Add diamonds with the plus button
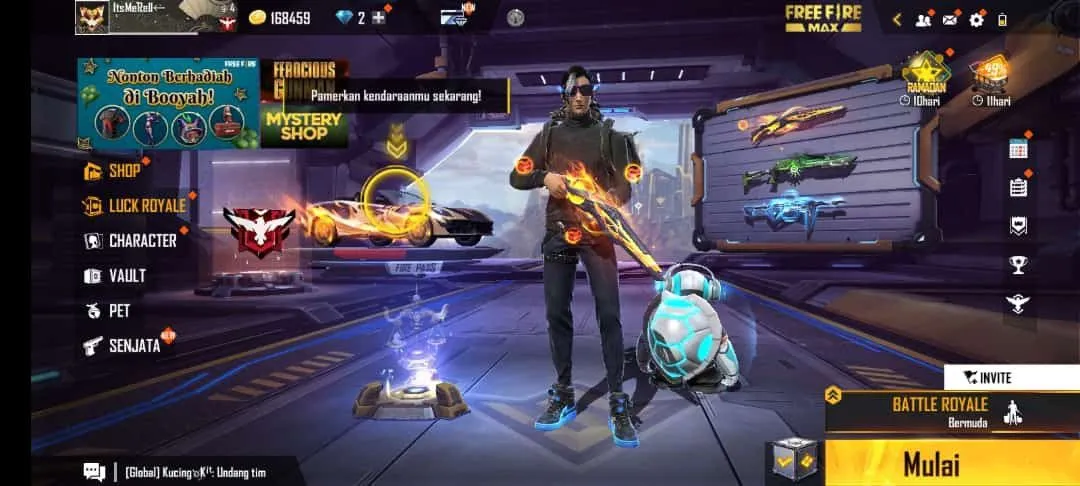 (x=378, y=18)
